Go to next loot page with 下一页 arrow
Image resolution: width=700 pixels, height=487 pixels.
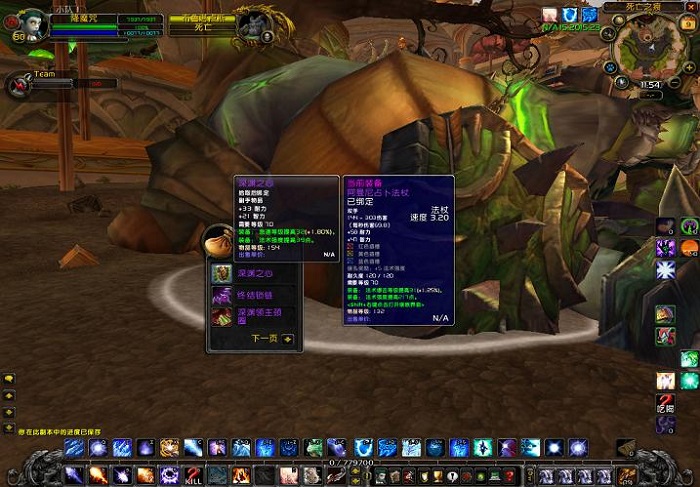288,339
